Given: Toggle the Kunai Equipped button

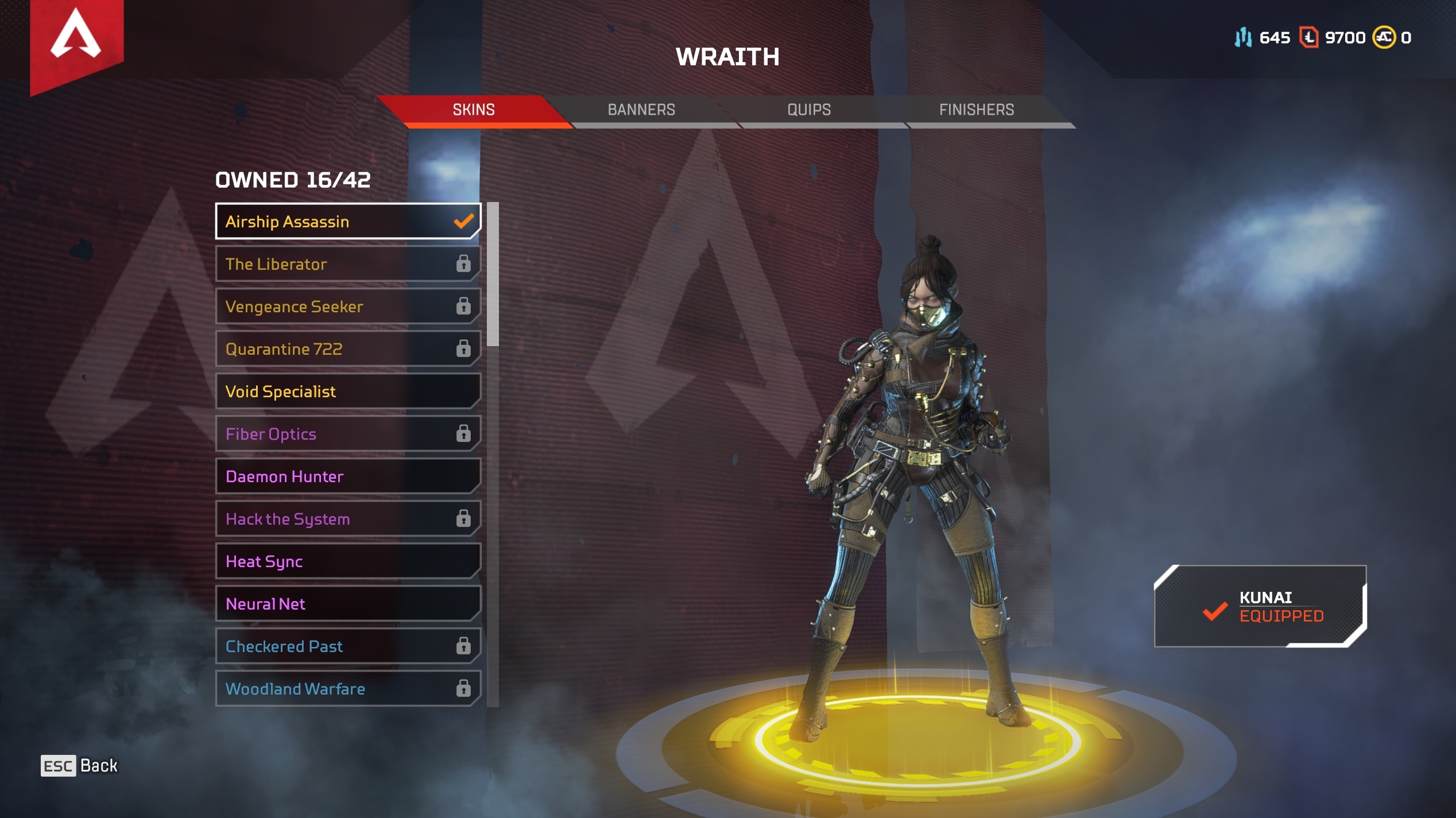Looking at the screenshot, I should pos(1260,607).
